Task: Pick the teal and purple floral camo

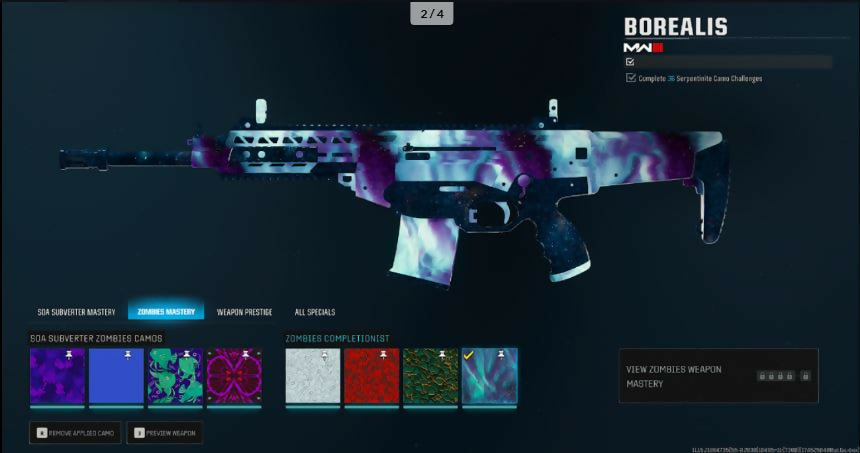Action: (175, 376)
